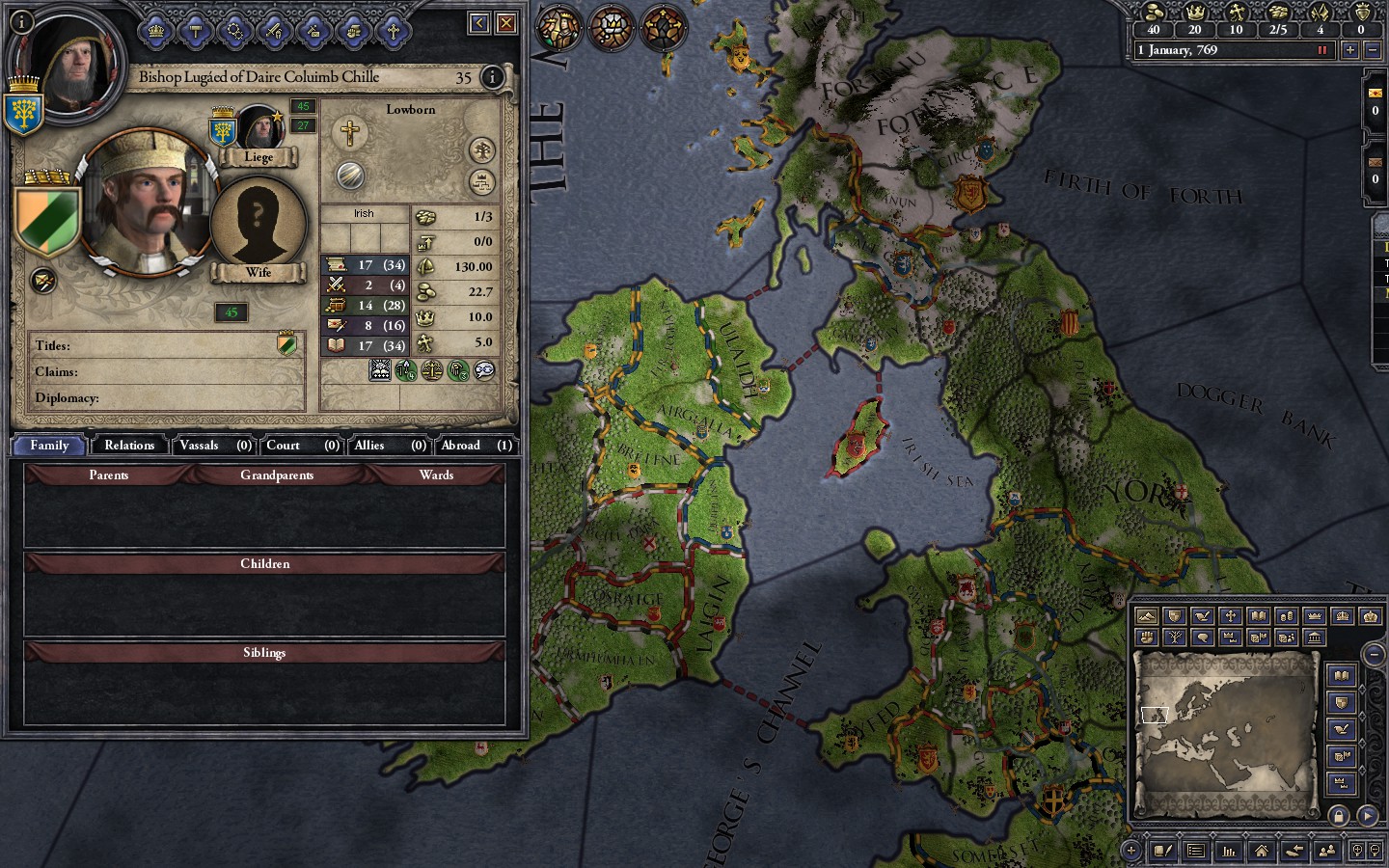Screen dimensions: 1389x868
Task: Open the Intrigue screen via dagger icon
Action: tap(315, 29)
